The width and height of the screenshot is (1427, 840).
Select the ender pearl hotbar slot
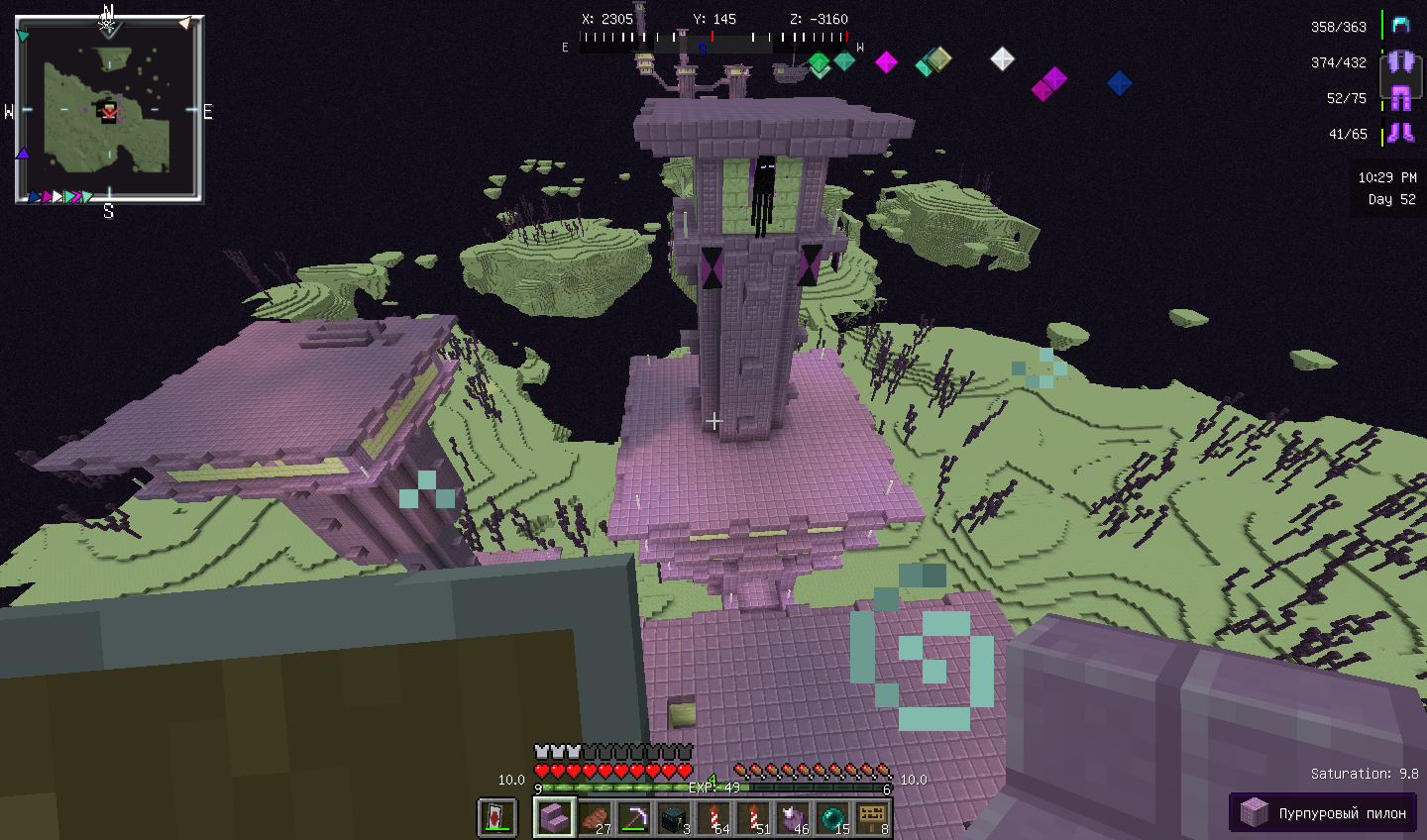(832, 818)
